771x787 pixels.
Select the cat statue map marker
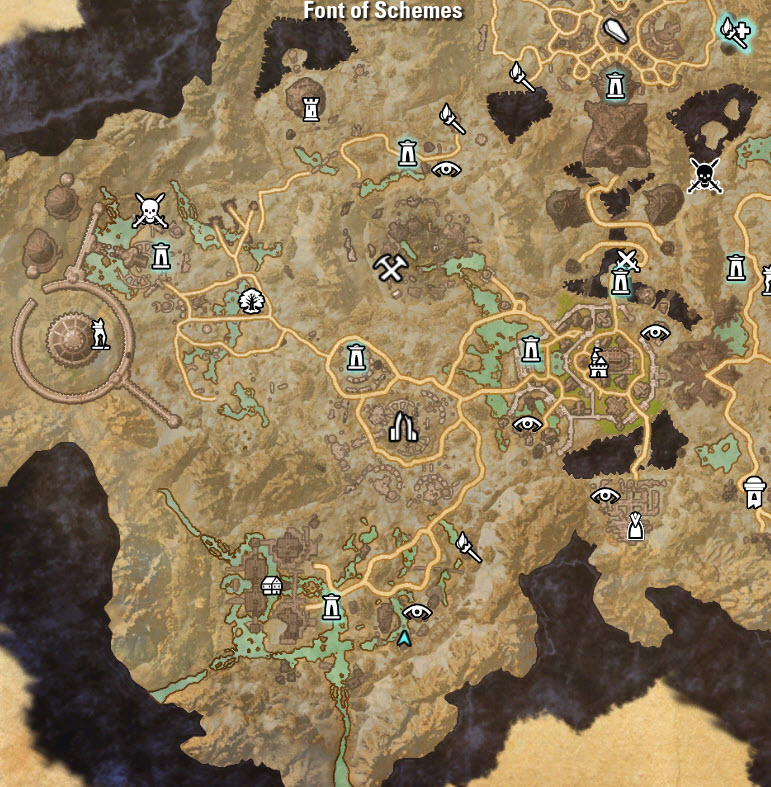click(100, 332)
